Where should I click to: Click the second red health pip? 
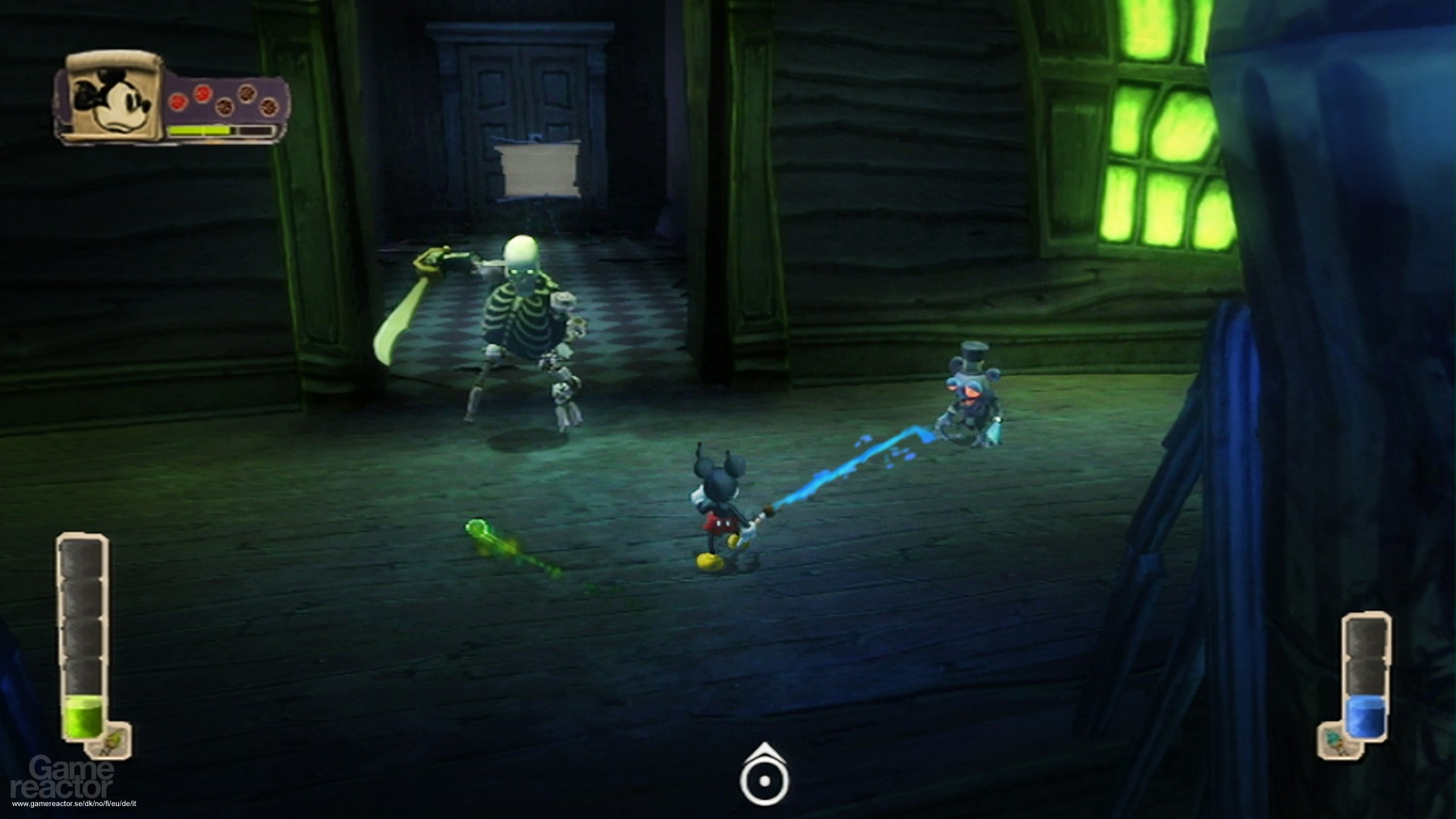202,96
